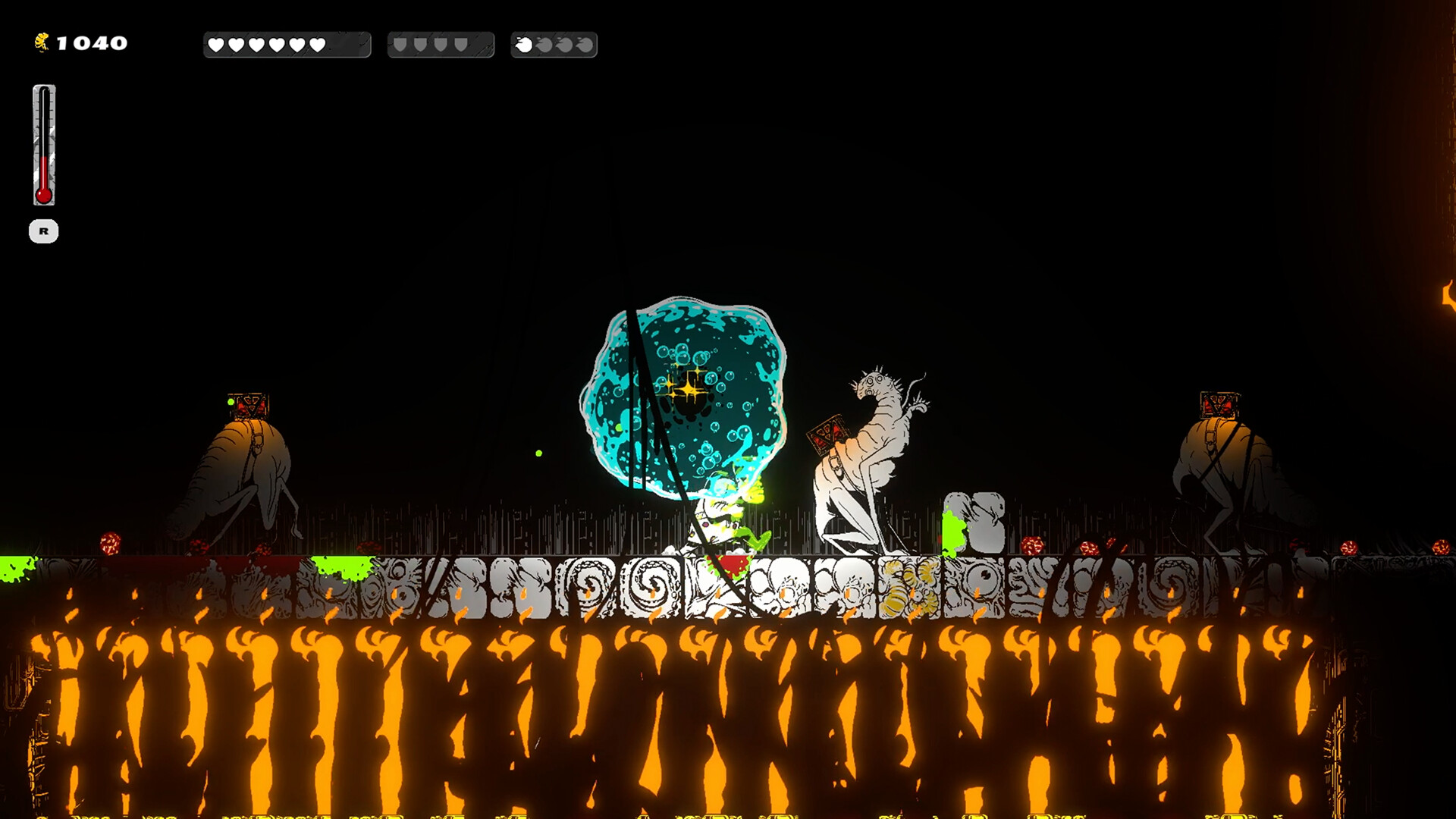Expand the flame charges panel

click(x=554, y=44)
